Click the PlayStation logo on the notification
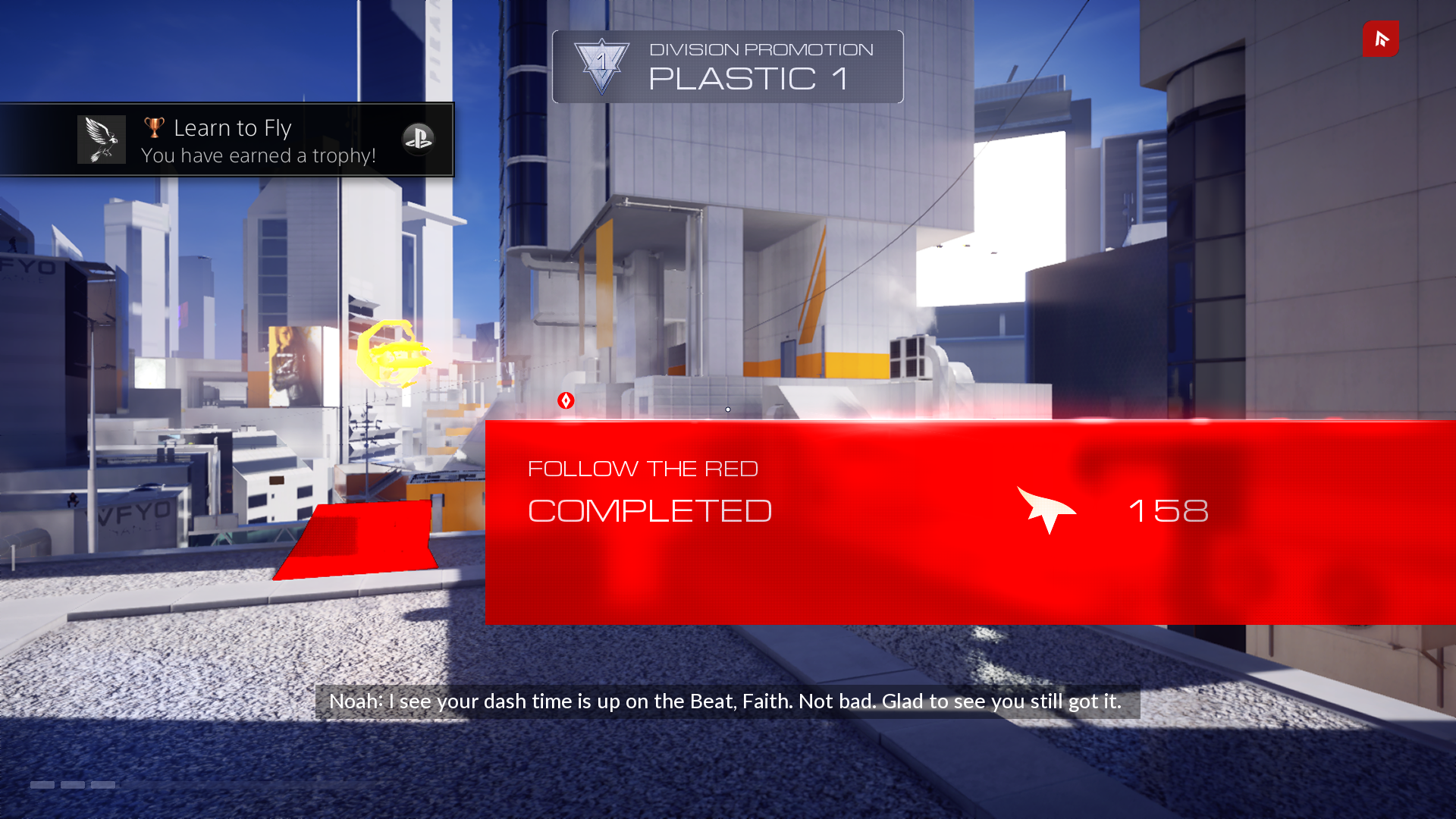 (419, 140)
